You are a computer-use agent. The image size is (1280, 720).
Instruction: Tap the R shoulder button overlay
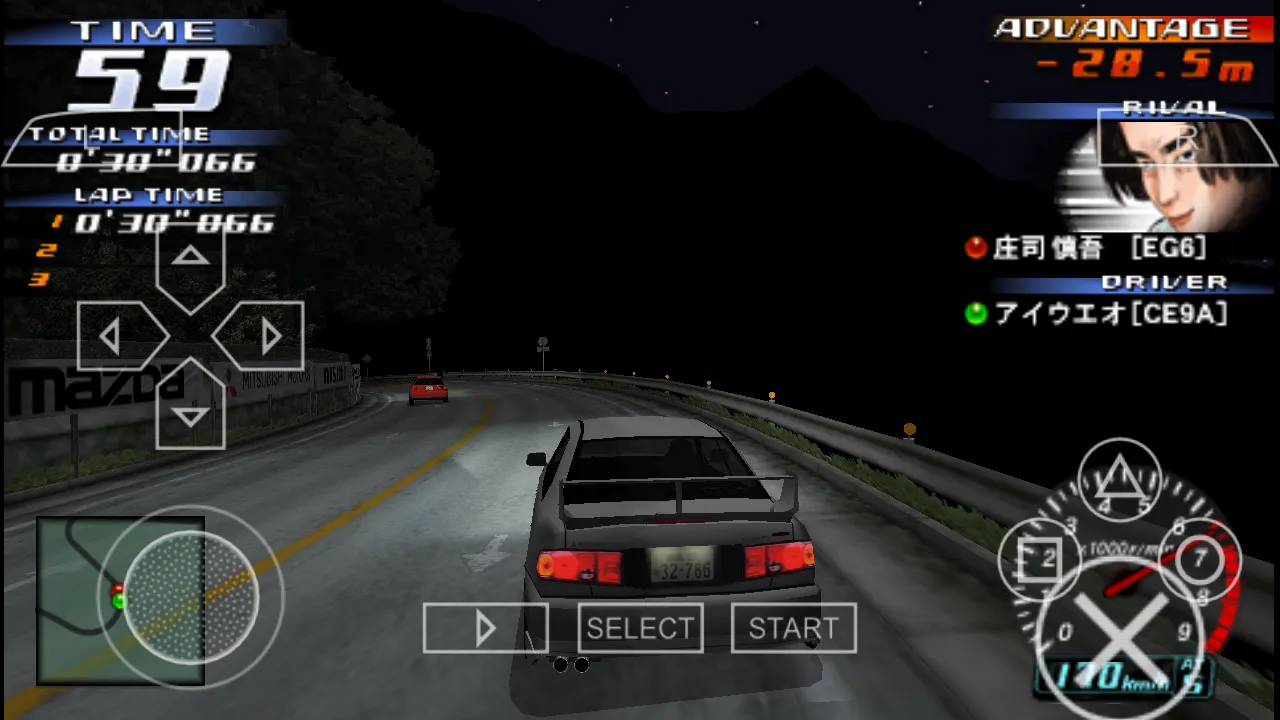point(1188,138)
